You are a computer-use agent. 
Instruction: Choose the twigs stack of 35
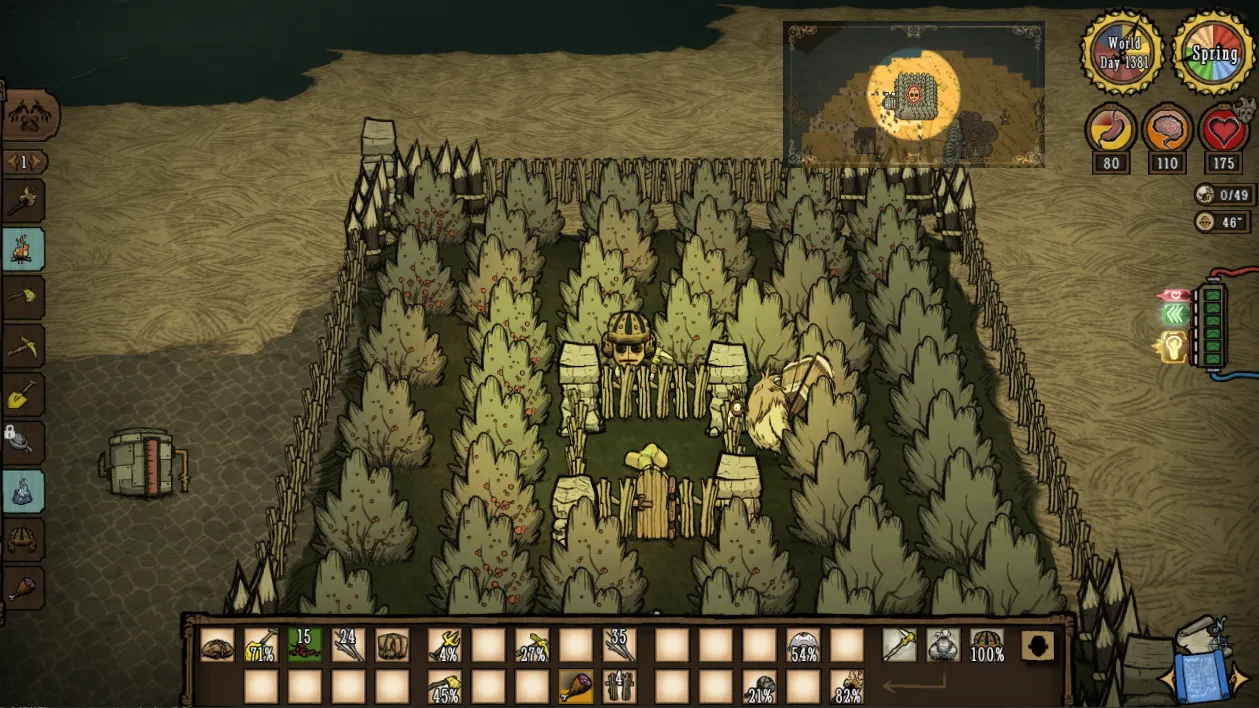(x=619, y=645)
